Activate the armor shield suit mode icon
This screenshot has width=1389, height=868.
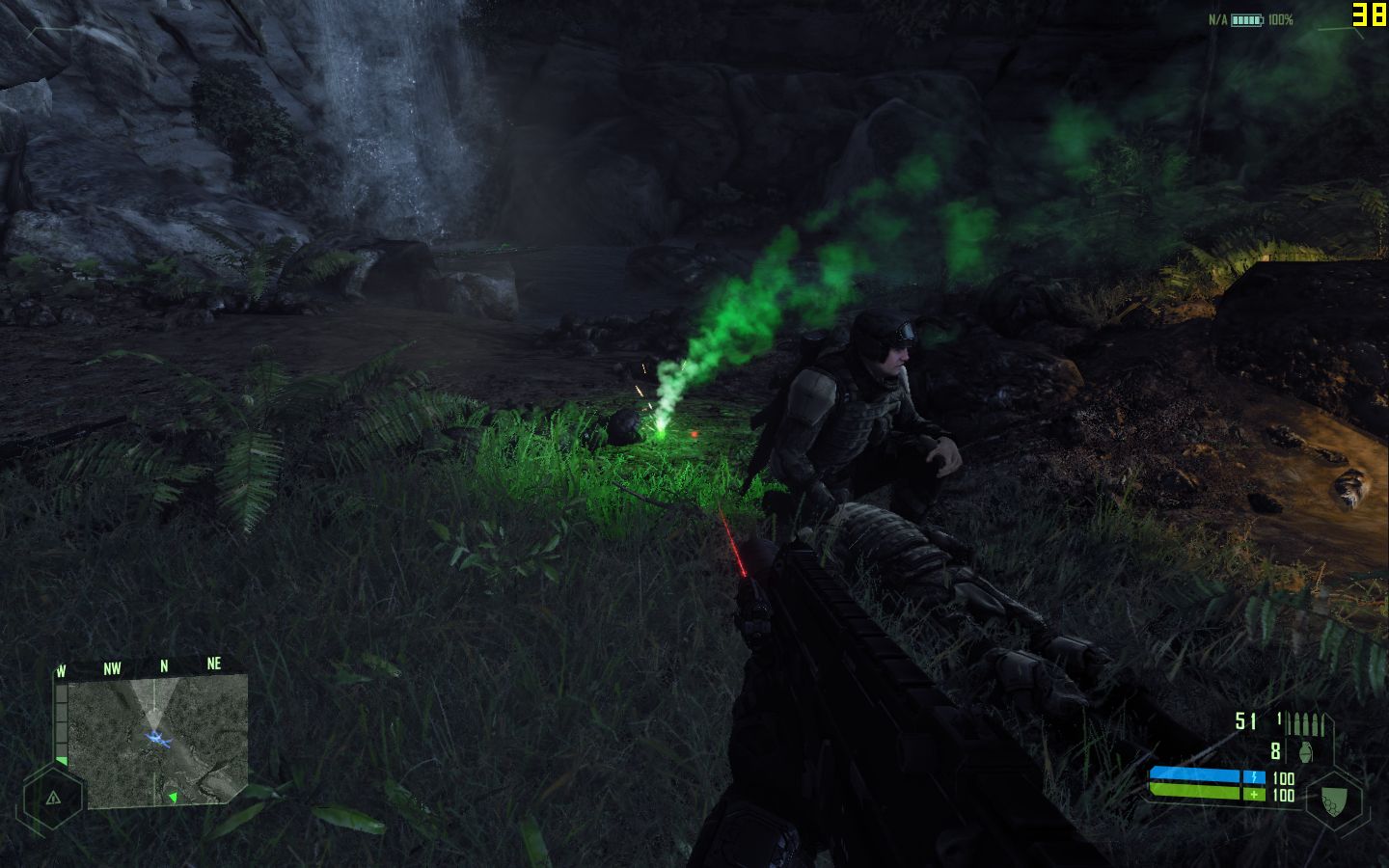tap(1334, 800)
